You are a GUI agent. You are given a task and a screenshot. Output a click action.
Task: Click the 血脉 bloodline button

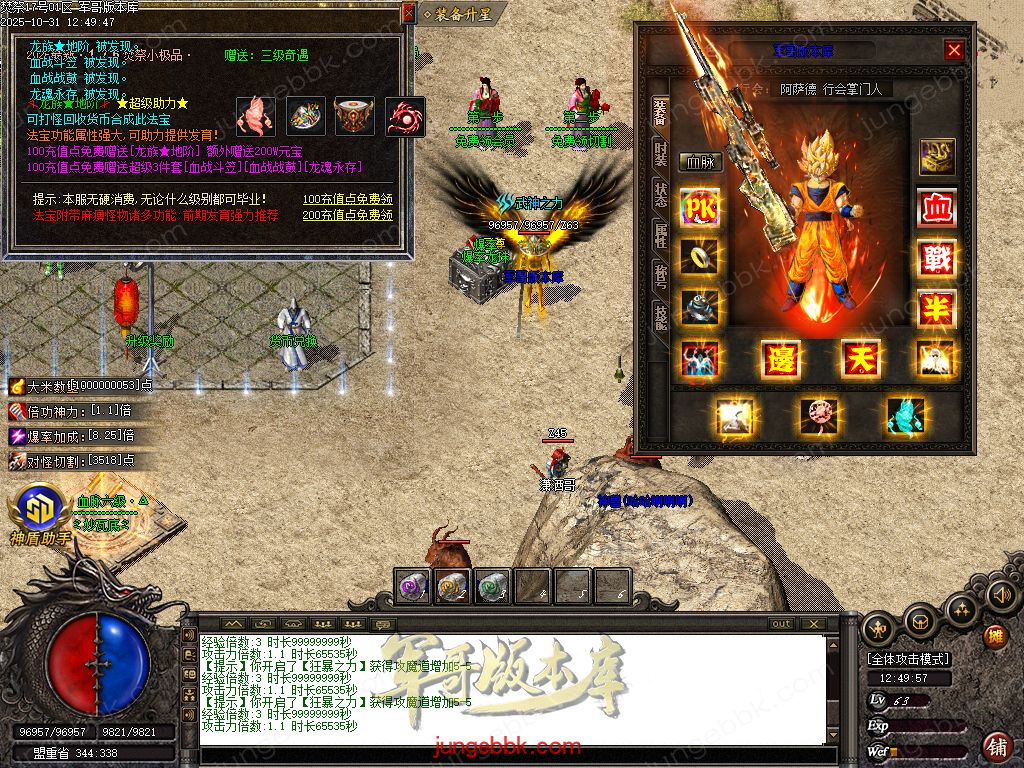[701, 162]
